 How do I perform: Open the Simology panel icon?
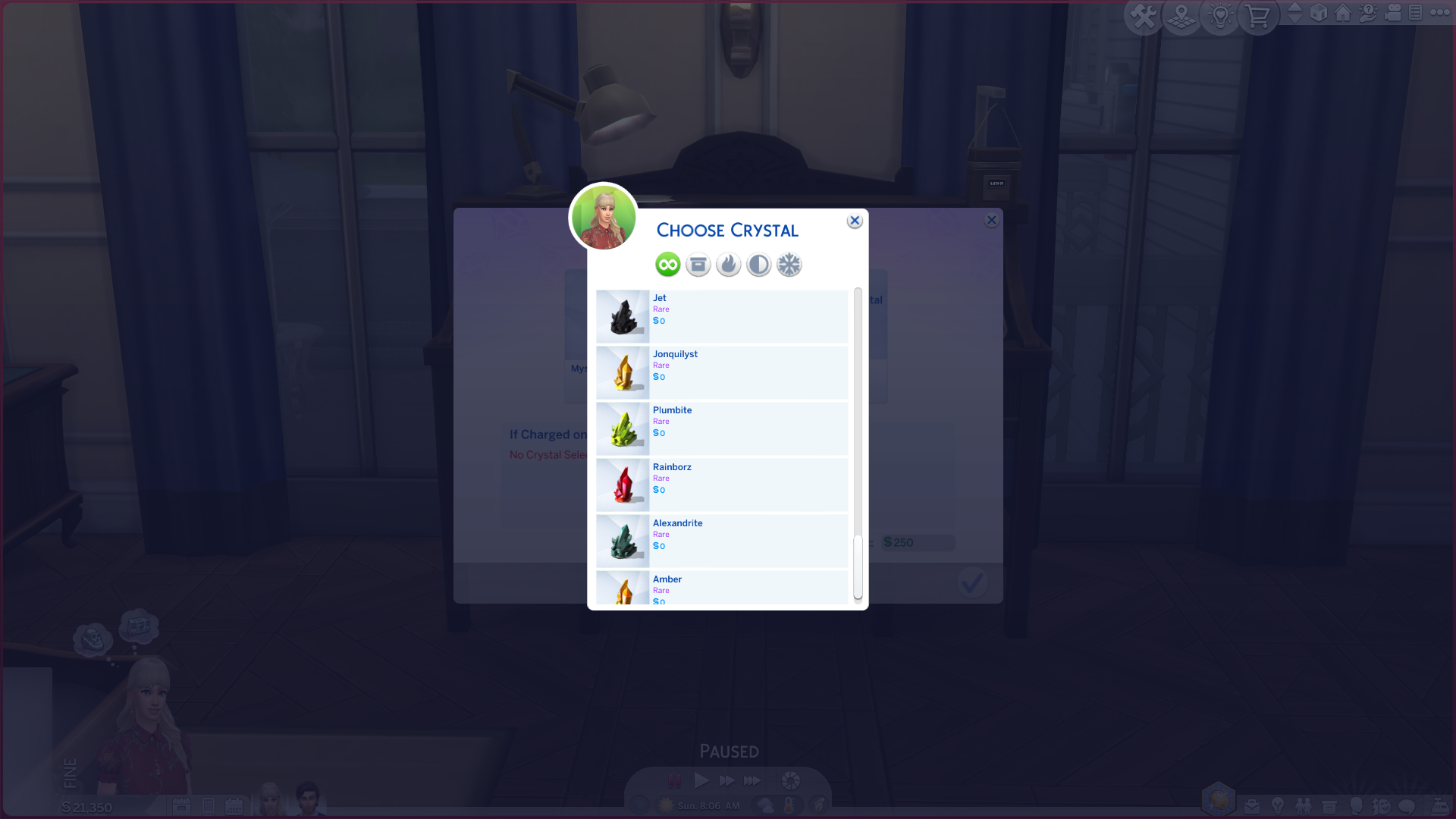pyautogui.click(x=1357, y=806)
